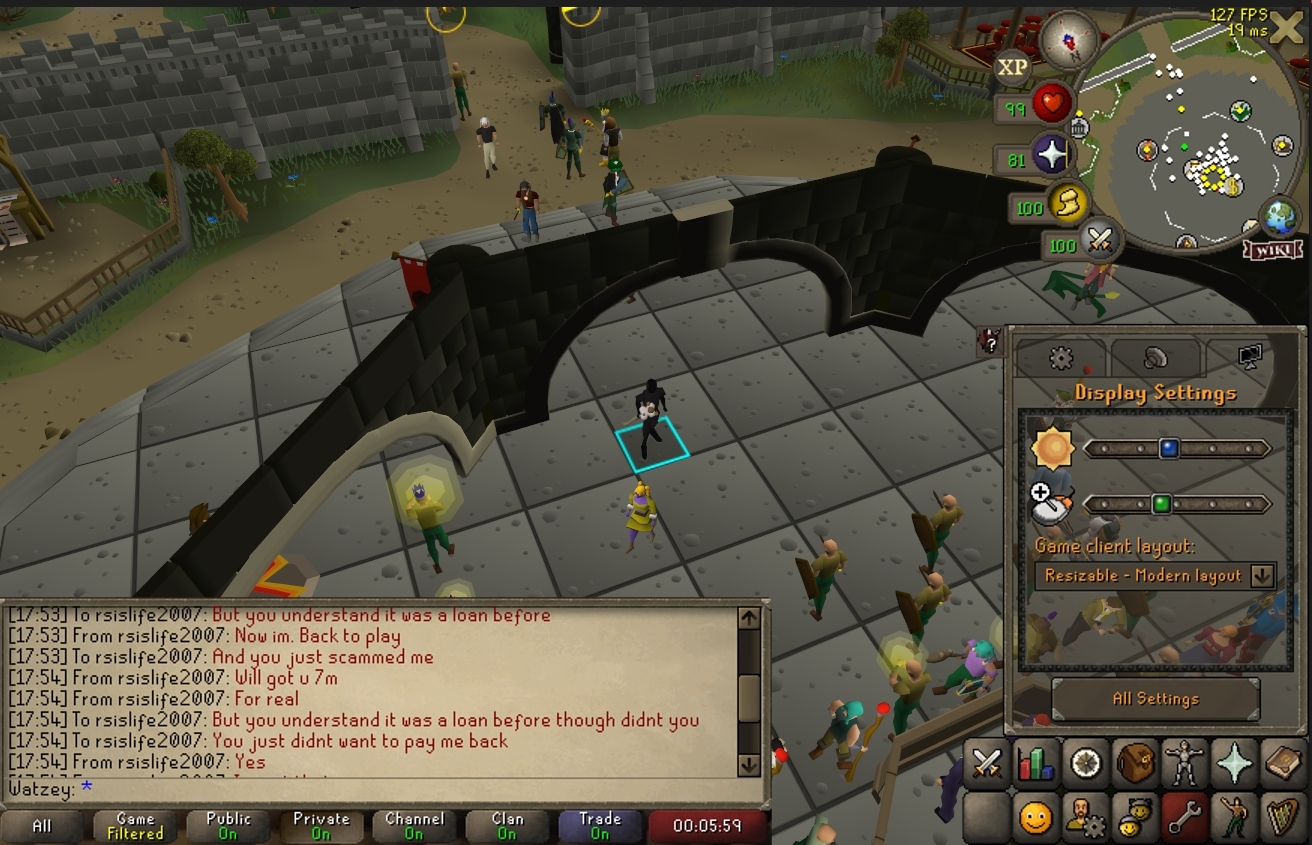Open the combat options crossed swords tab
This screenshot has width=1312, height=845.
[987, 765]
